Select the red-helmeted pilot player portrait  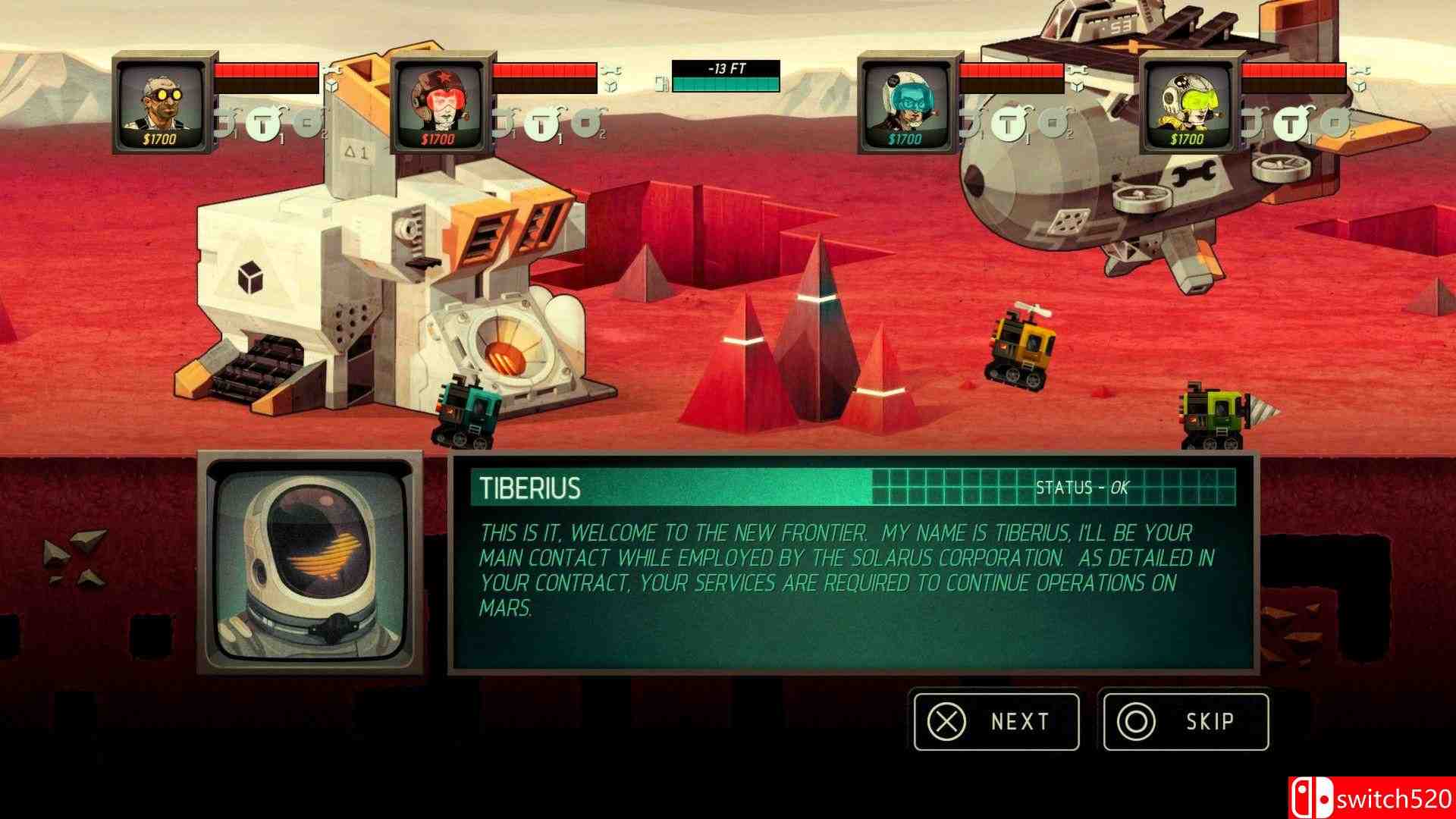[x=439, y=104]
